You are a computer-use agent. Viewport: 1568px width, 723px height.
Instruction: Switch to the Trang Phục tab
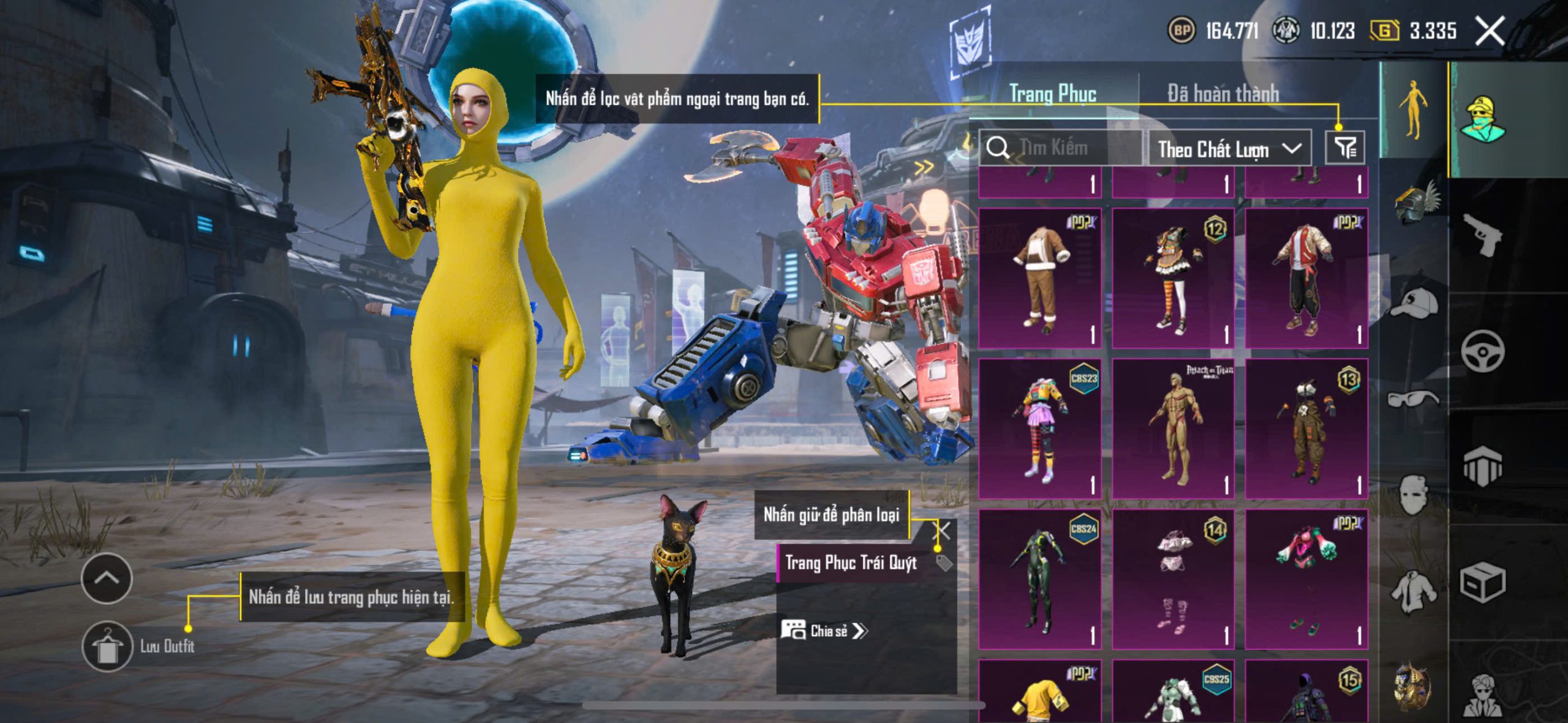[x=1052, y=94]
